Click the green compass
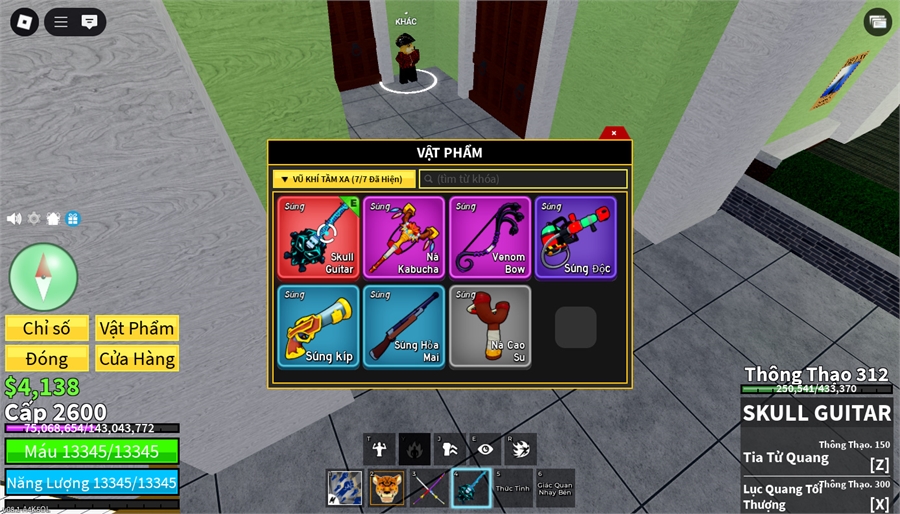This screenshot has width=900, height=514. pos(43,276)
